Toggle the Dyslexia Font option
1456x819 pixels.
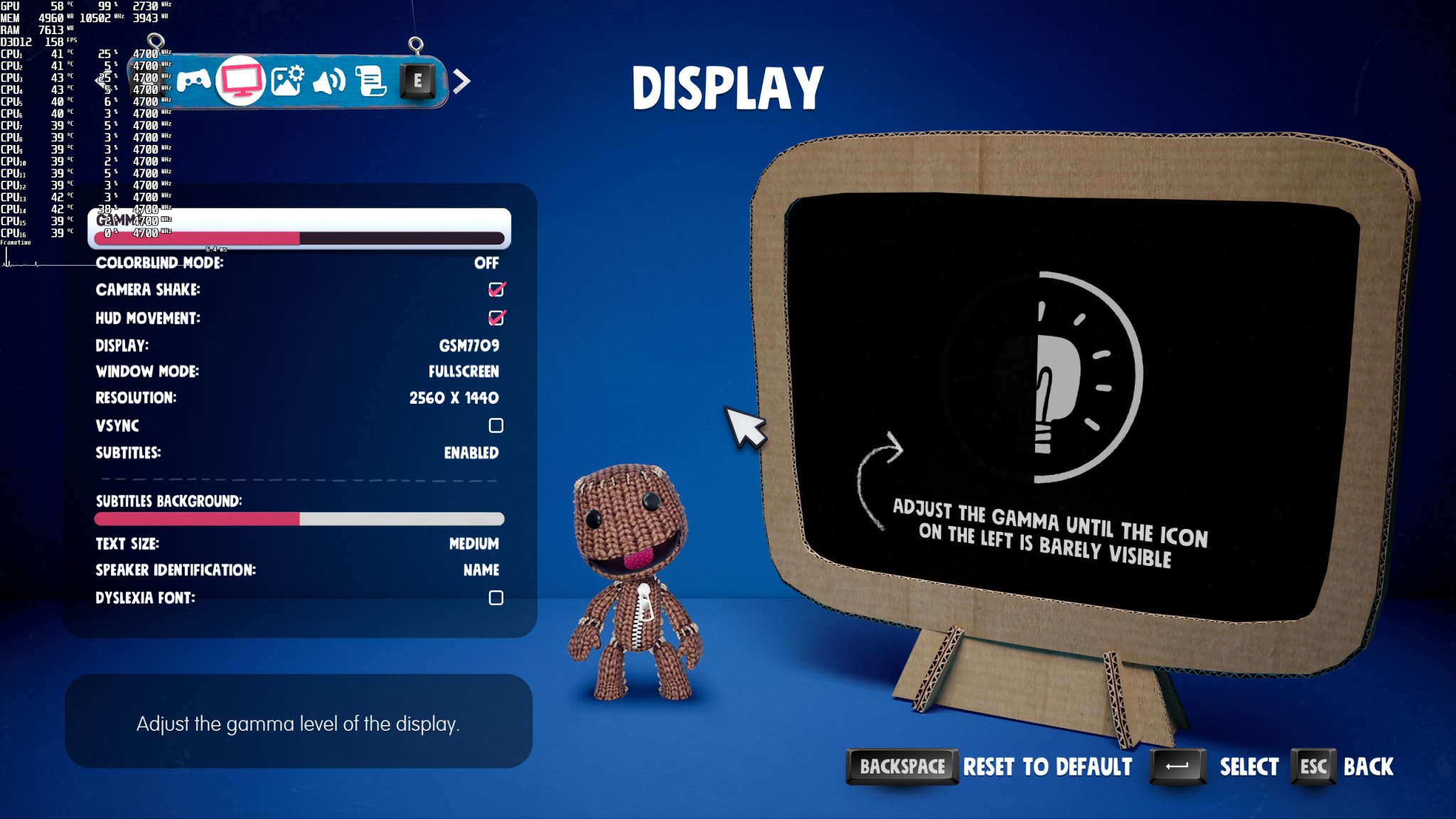tap(496, 598)
